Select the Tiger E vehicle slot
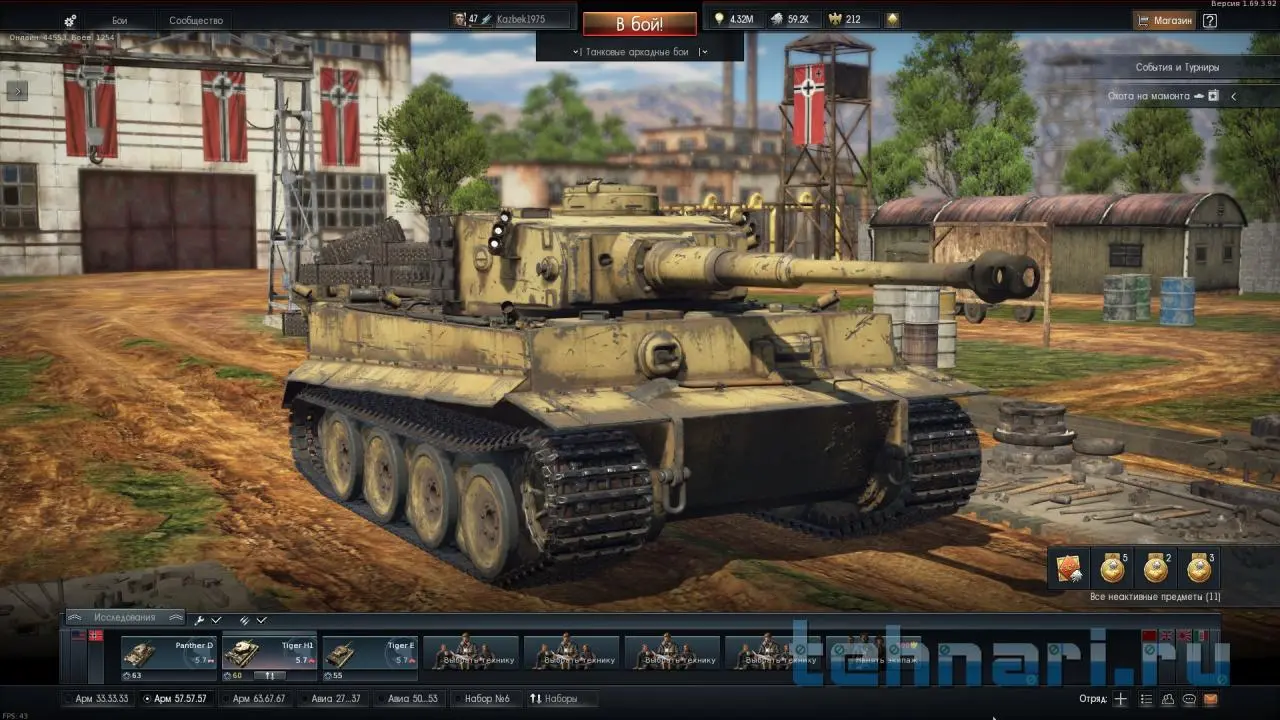Image resolution: width=1280 pixels, height=720 pixels. pos(369,655)
